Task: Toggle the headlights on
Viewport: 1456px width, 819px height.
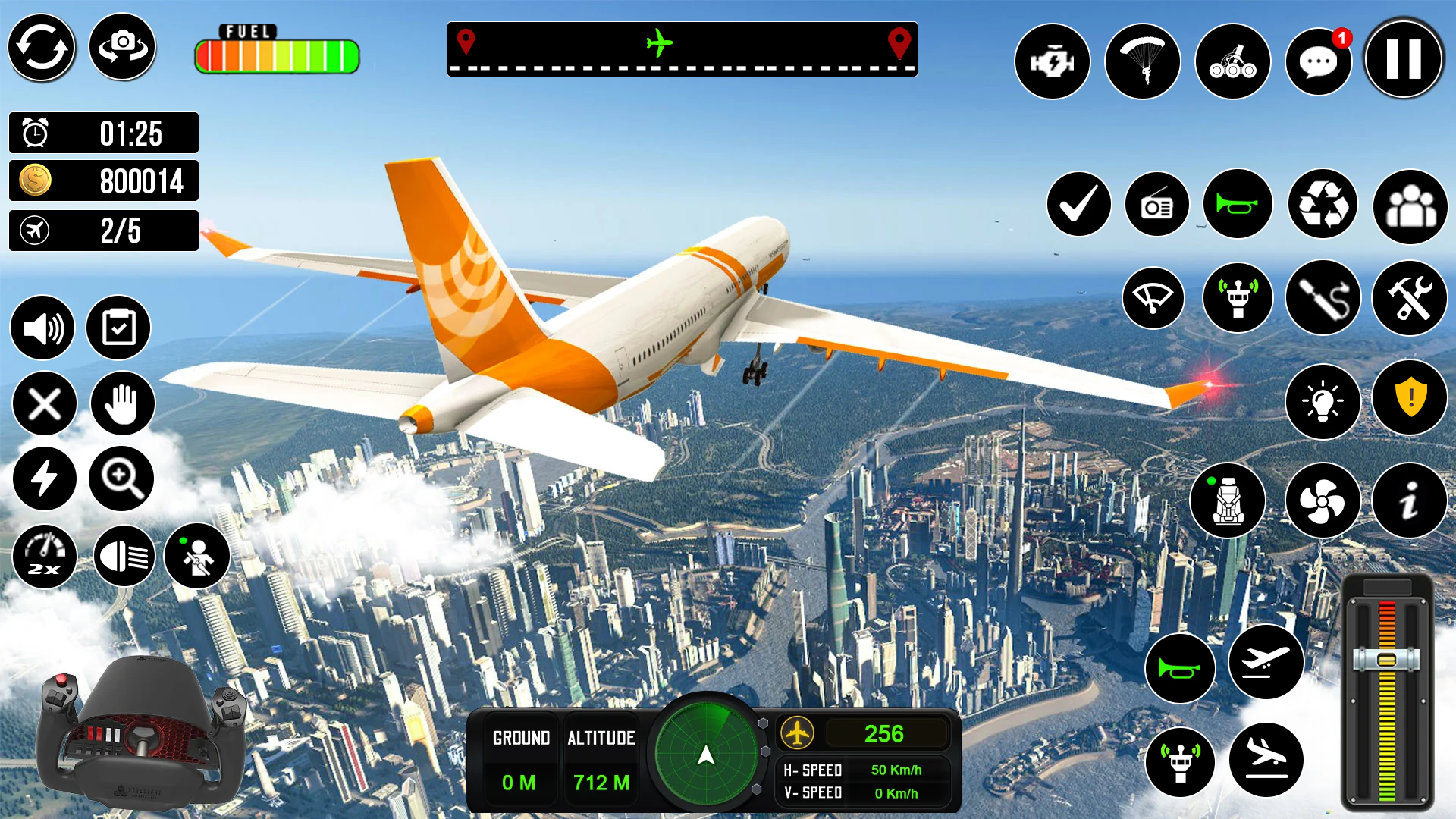Action: (124, 556)
